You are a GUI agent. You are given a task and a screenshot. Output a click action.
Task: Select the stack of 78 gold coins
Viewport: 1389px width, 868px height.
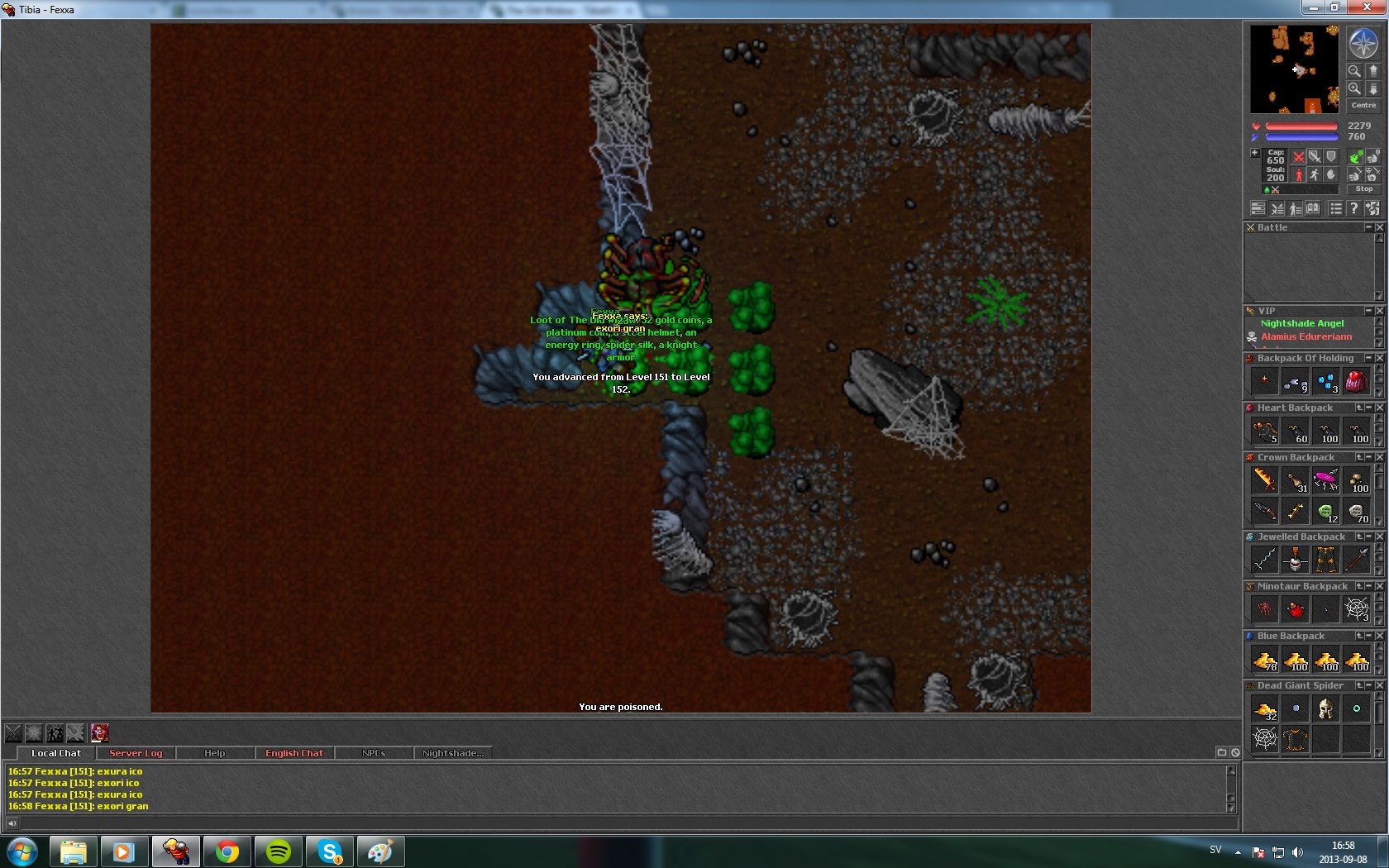(x=1265, y=660)
